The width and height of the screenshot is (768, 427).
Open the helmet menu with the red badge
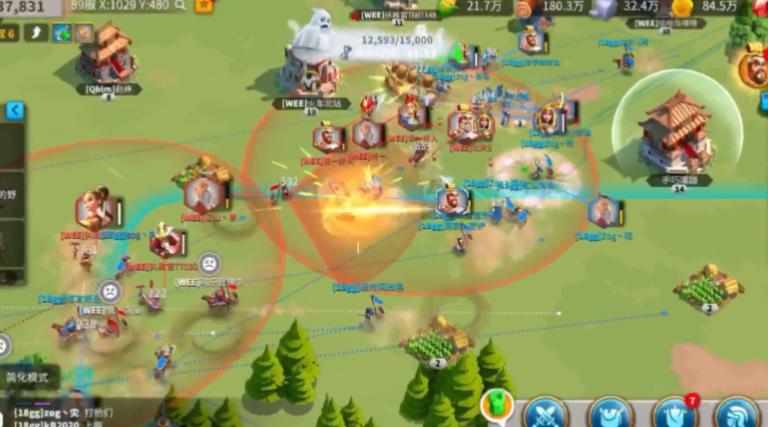(x=674, y=414)
